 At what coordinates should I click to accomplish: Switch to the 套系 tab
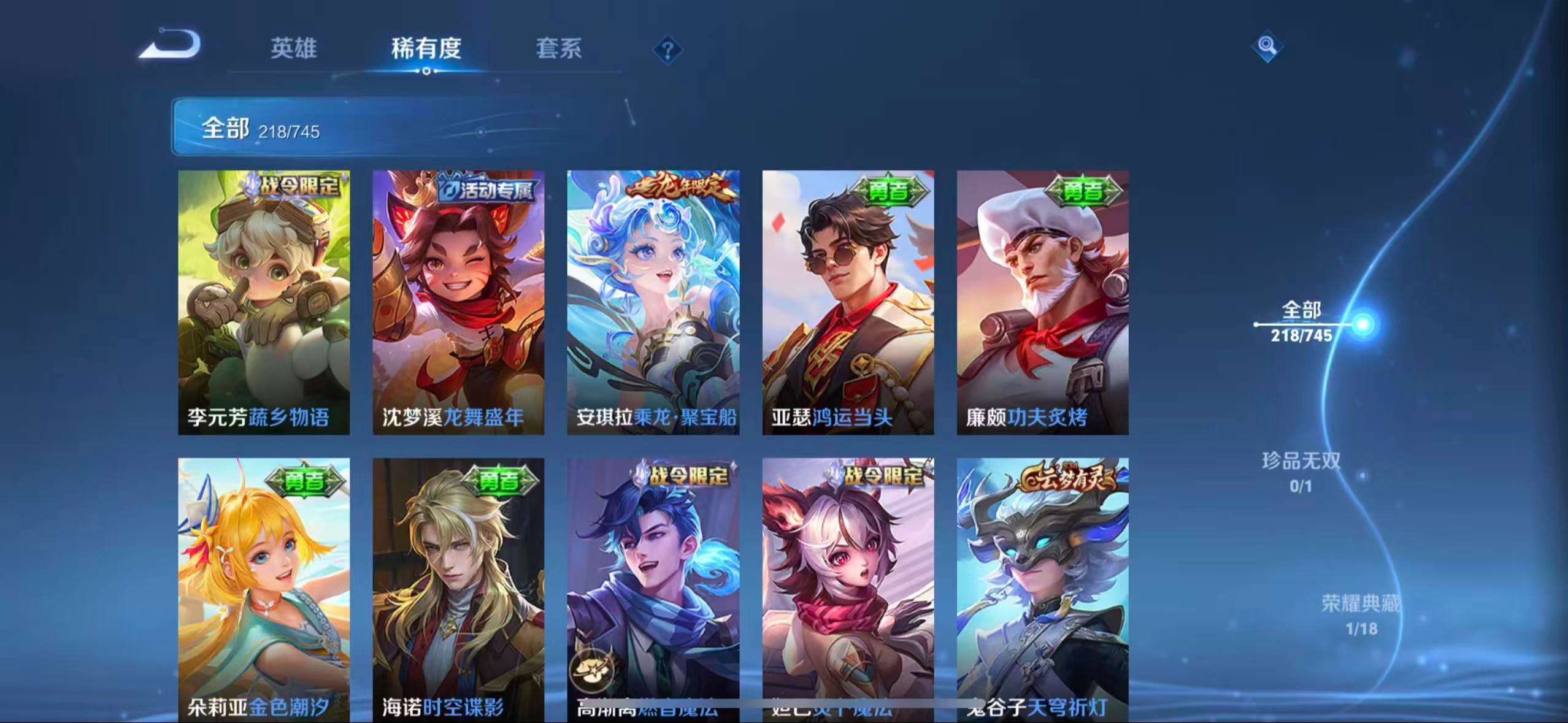pyautogui.click(x=559, y=50)
